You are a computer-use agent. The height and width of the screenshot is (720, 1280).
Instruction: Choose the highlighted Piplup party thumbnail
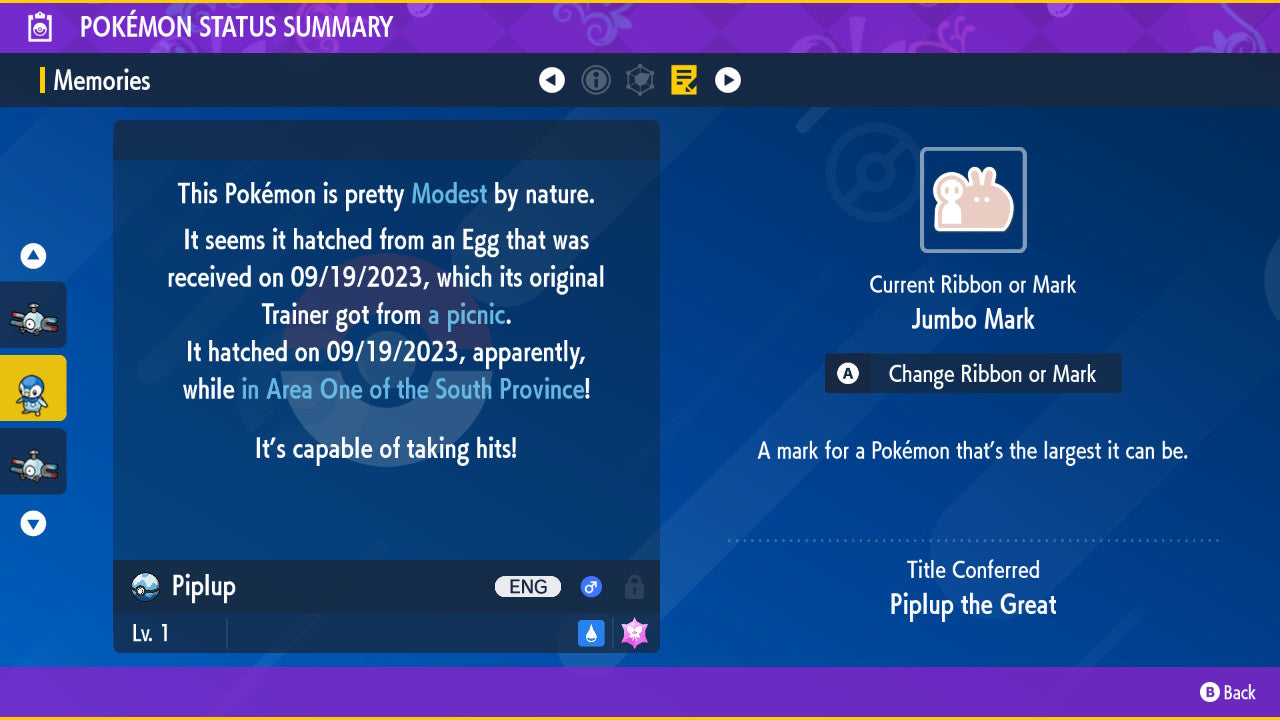33,388
